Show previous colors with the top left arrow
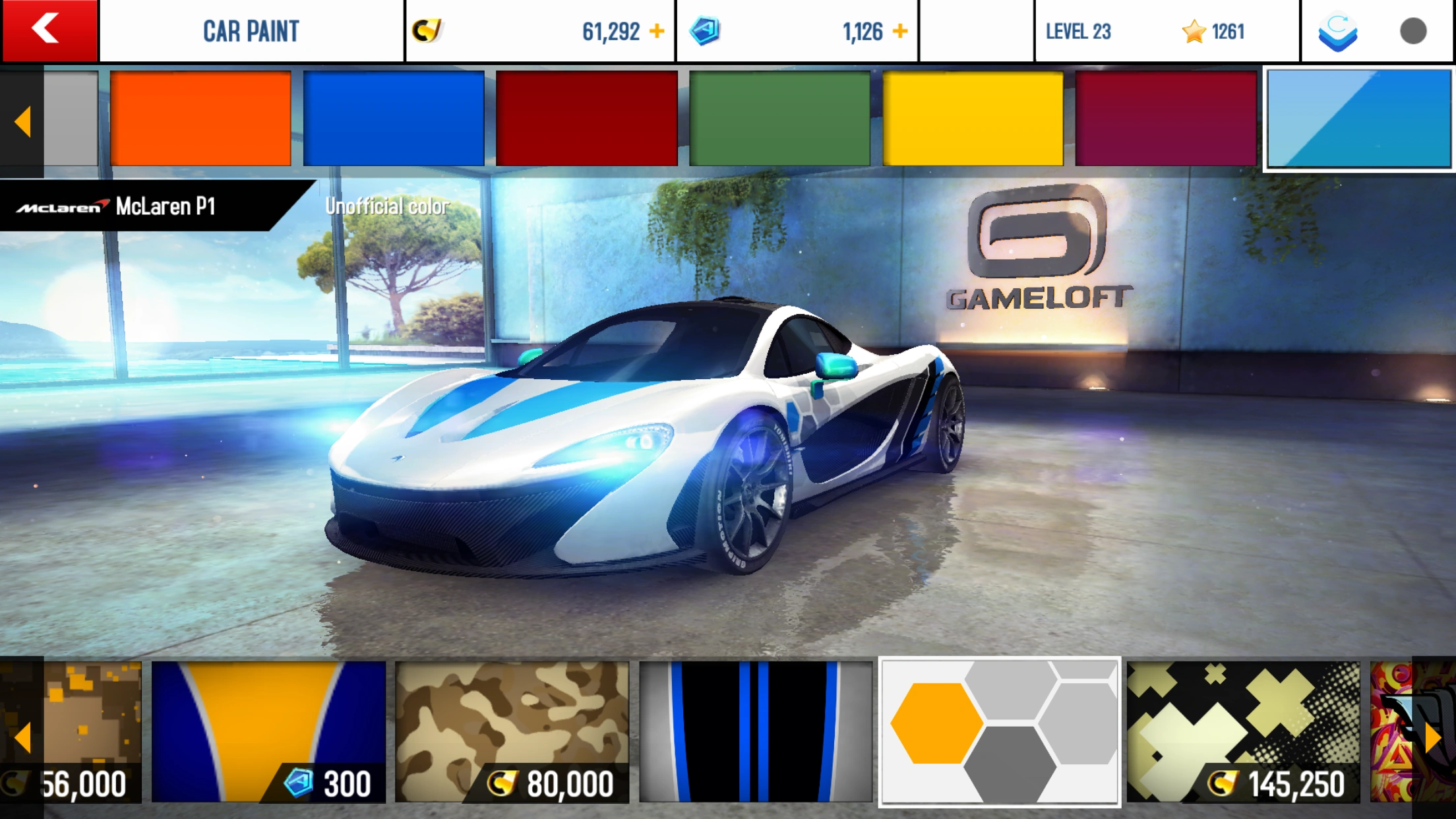The width and height of the screenshot is (1456, 819). click(x=22, y=122)
